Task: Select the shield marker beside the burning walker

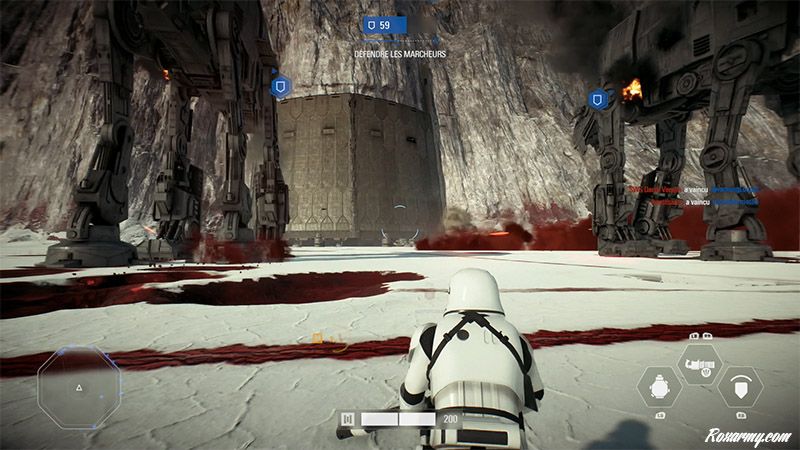Action: tap(598, 99)
